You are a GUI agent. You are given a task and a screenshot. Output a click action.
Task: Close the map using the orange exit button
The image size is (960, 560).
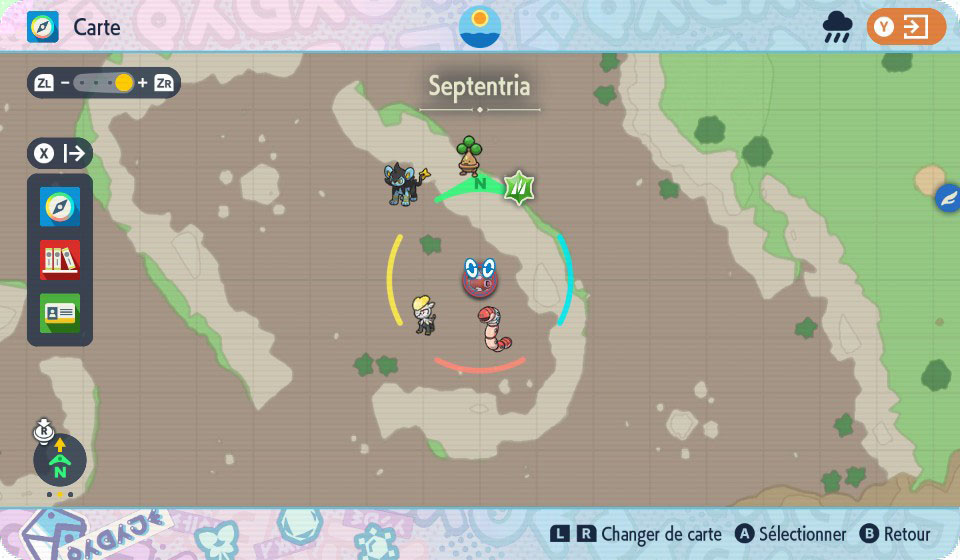pyautogui.click(x=906, y=27)
